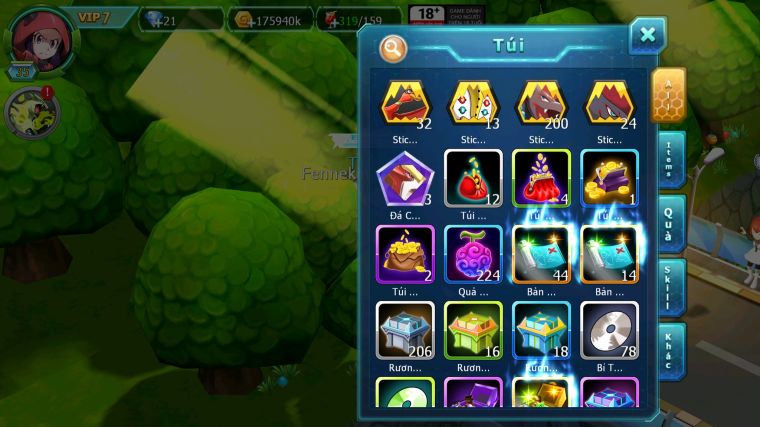Pick the purple treasure chest with gold coins
The height and width of the screenshot is (427, 760).
click(x=609, y=178)
